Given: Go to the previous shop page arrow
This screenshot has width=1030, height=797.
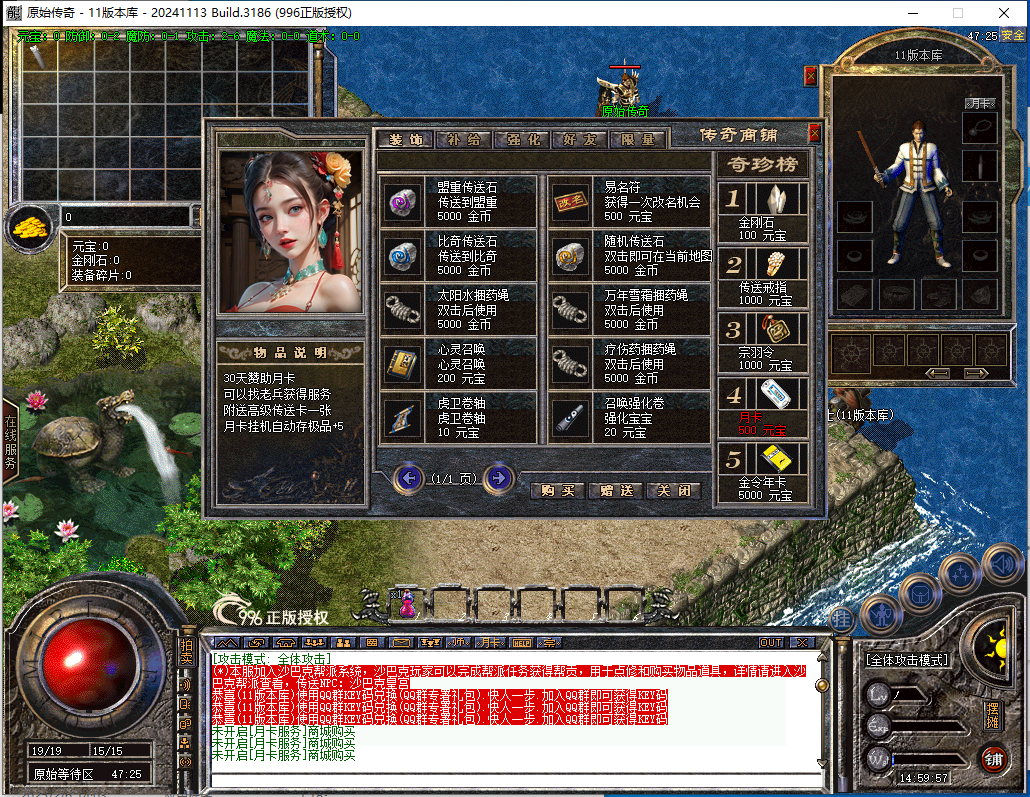Looking at the screenshot, I should 408,479.
